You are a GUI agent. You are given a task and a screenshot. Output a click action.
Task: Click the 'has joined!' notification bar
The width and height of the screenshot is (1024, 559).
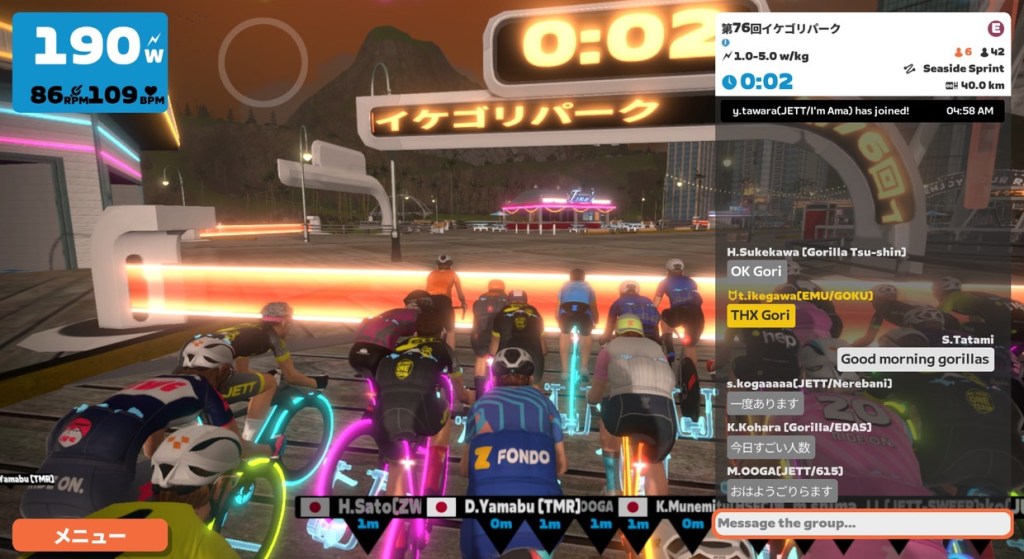[x=861, y=111]
